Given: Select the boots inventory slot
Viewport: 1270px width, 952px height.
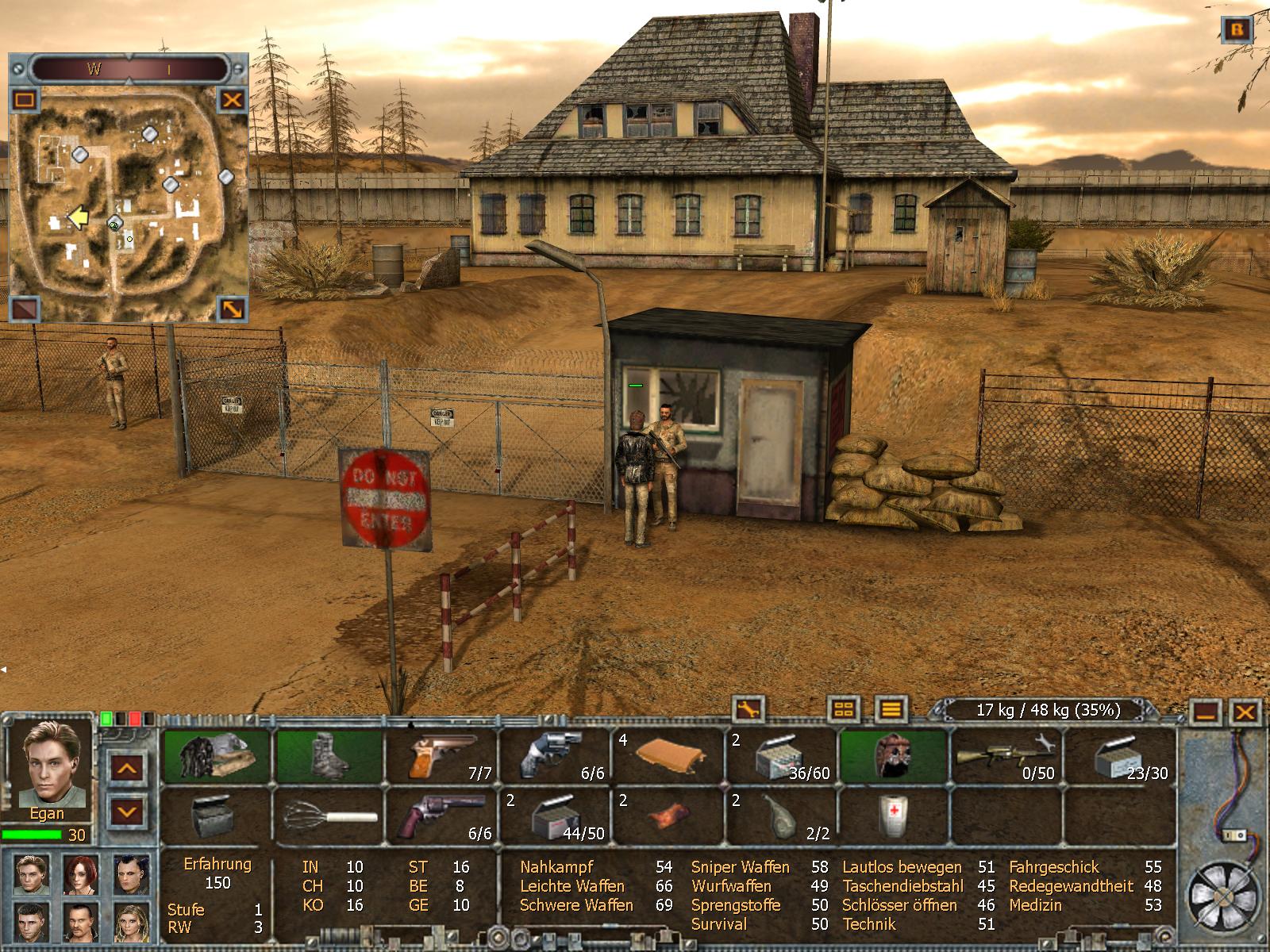Looking at the screenshot, I should 329,757.
